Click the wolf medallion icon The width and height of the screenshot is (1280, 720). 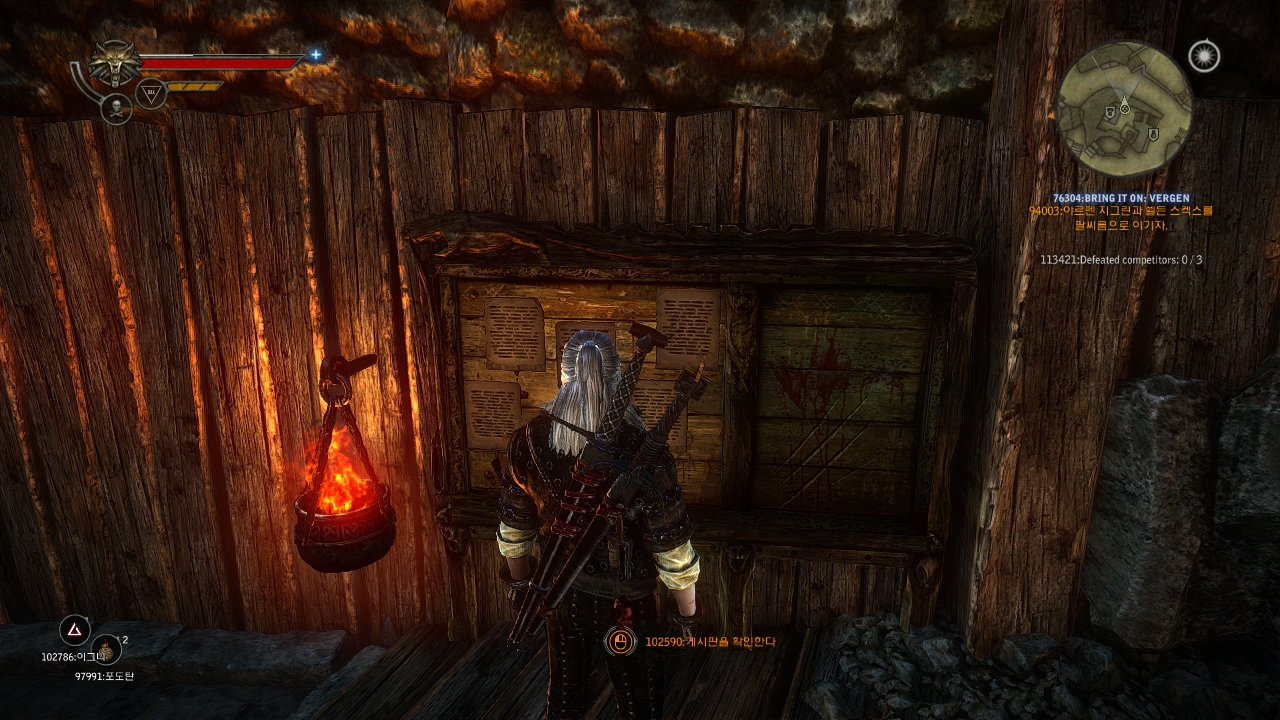point(117,64)
